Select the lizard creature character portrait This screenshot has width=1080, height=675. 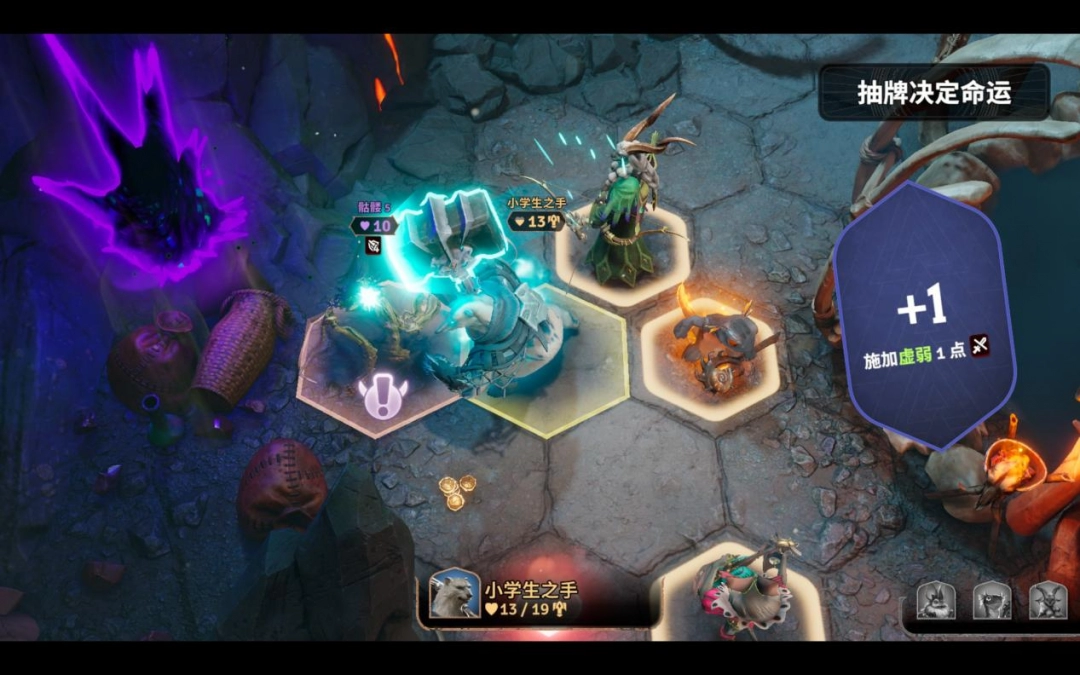[992, 600]
